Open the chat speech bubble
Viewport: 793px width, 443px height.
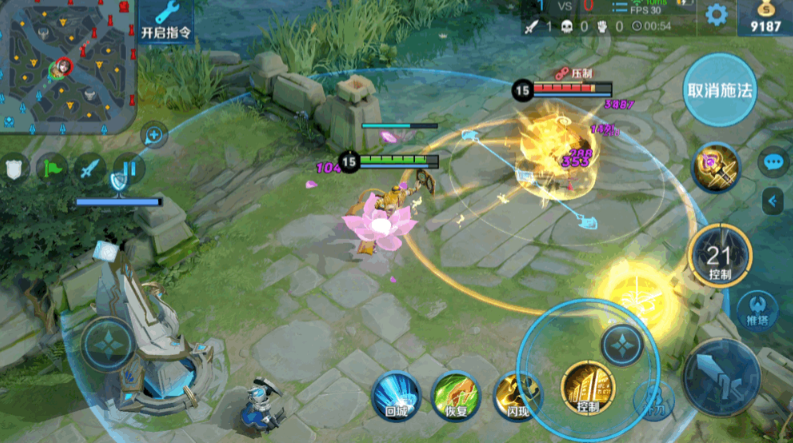[x=773, y=160]
